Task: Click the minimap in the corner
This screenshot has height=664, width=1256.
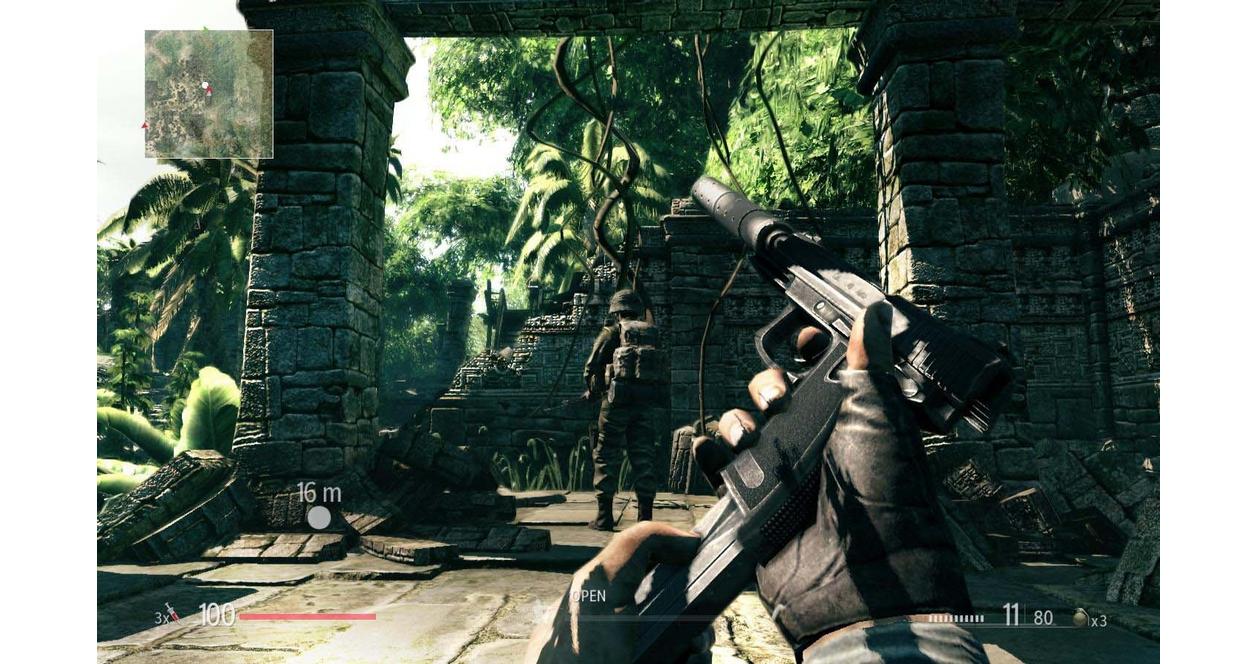Action: click(208, 94)
